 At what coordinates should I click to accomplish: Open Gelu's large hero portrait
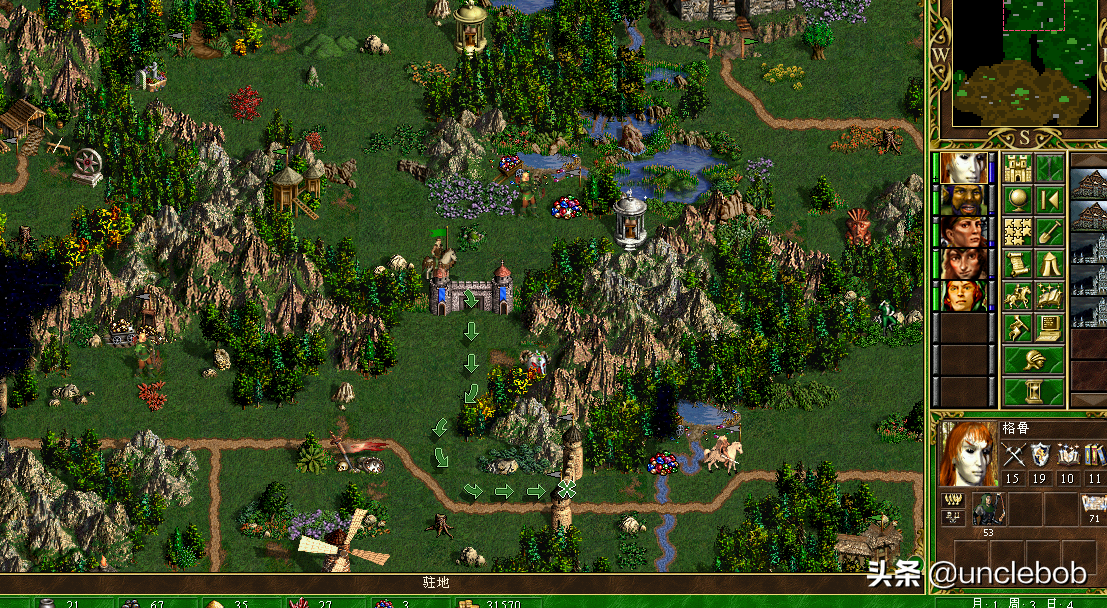pos(968,456)
